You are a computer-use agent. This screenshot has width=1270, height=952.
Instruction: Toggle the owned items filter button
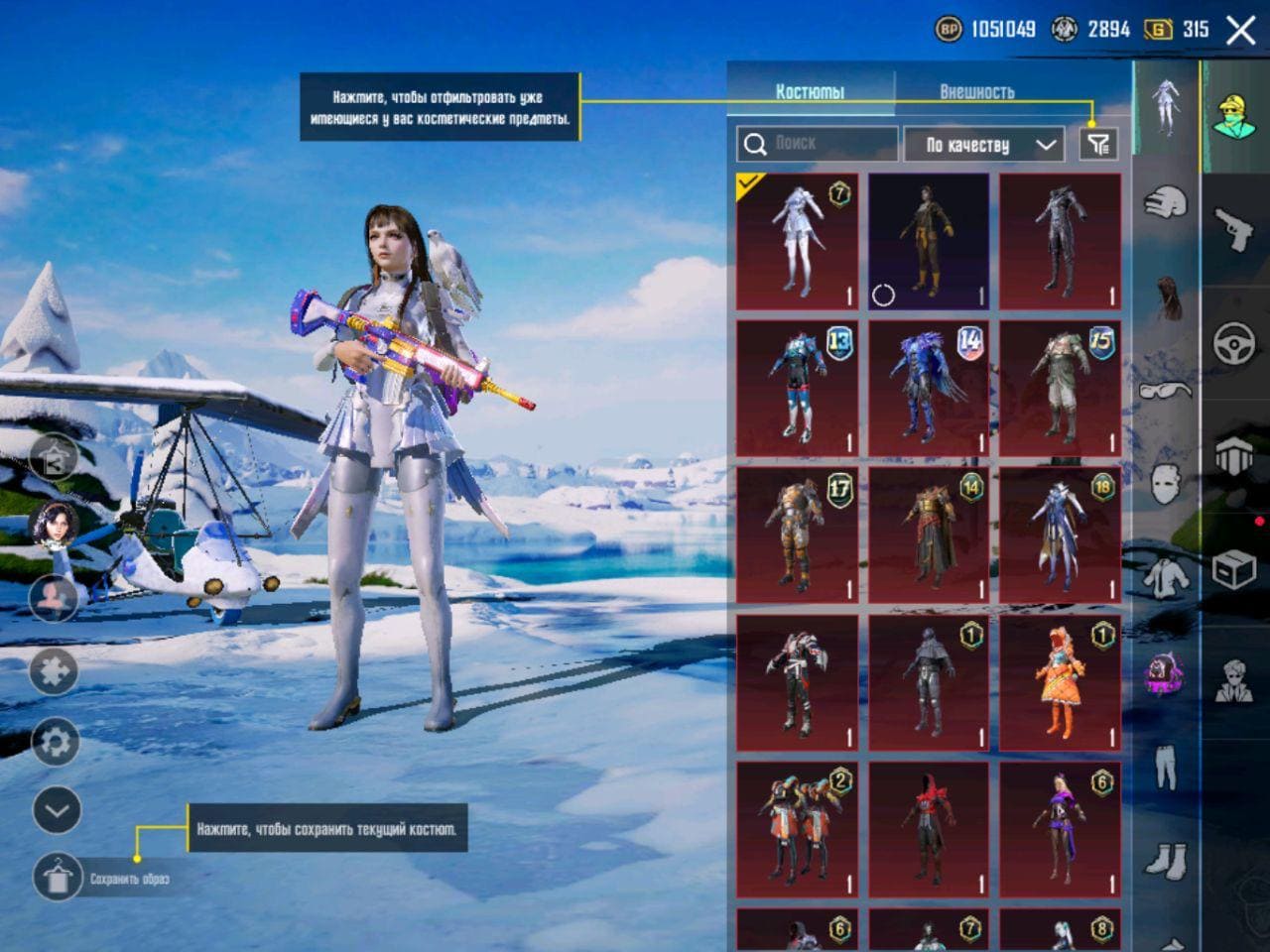[x=1097, y=145]
